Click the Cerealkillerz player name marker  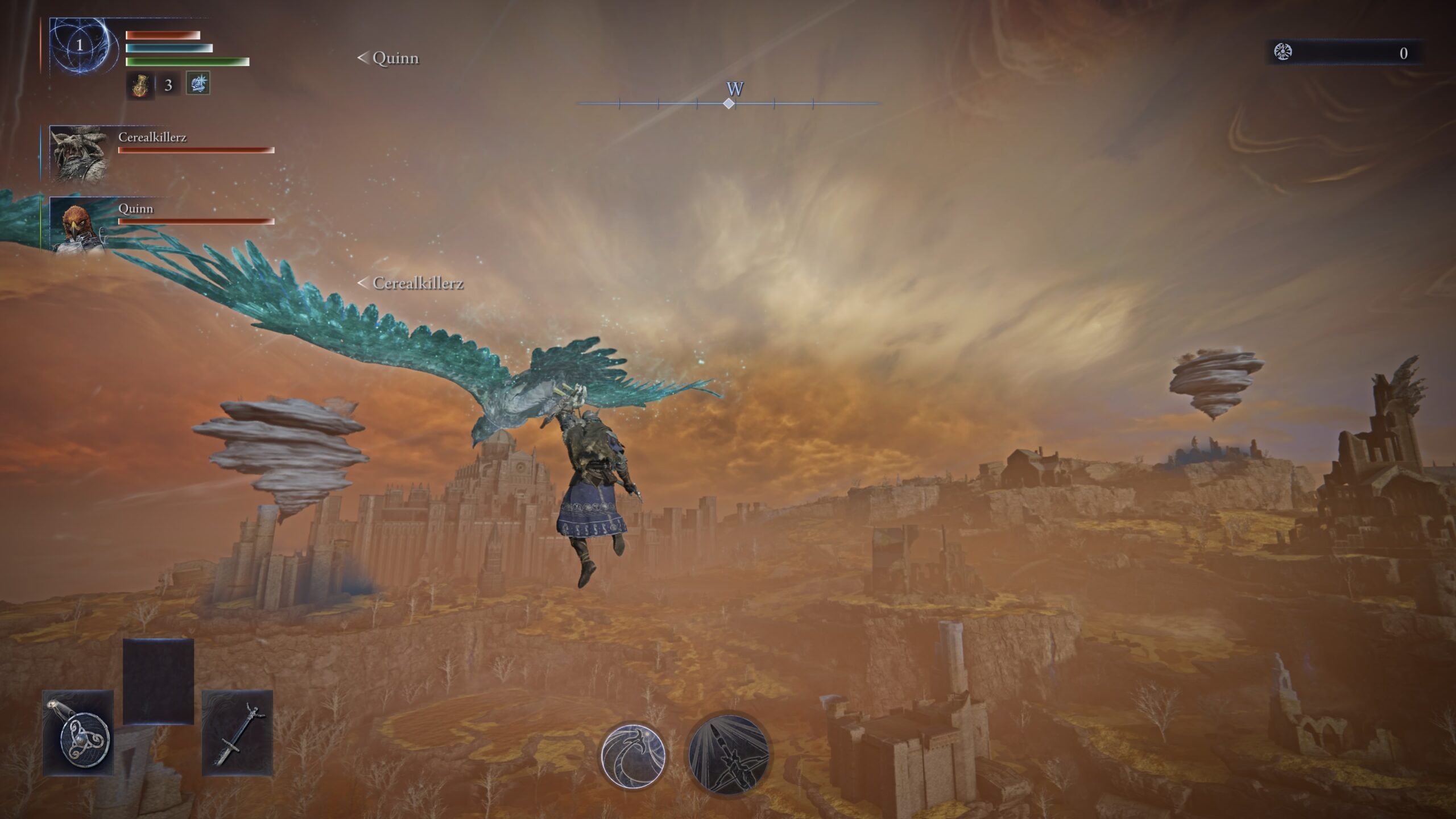[x=412, y=283]
